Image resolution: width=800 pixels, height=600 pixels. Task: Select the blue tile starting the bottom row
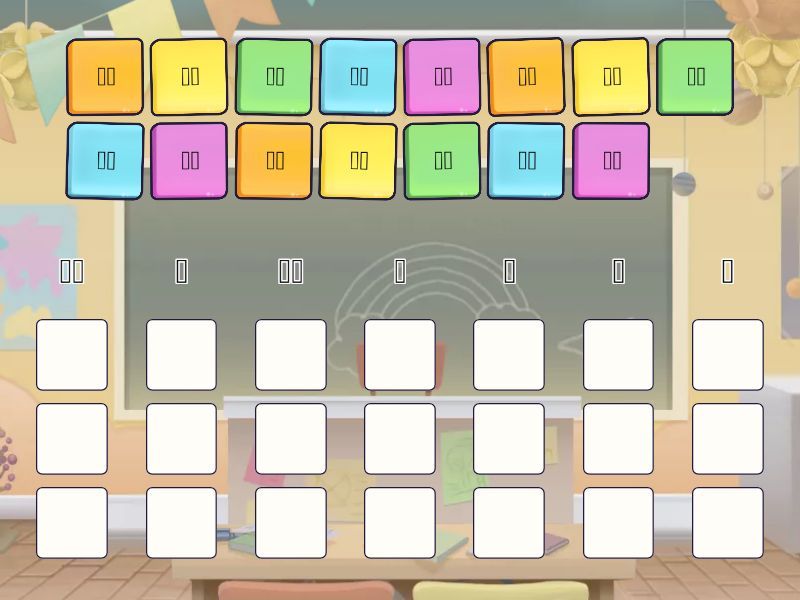click(106, 160)
